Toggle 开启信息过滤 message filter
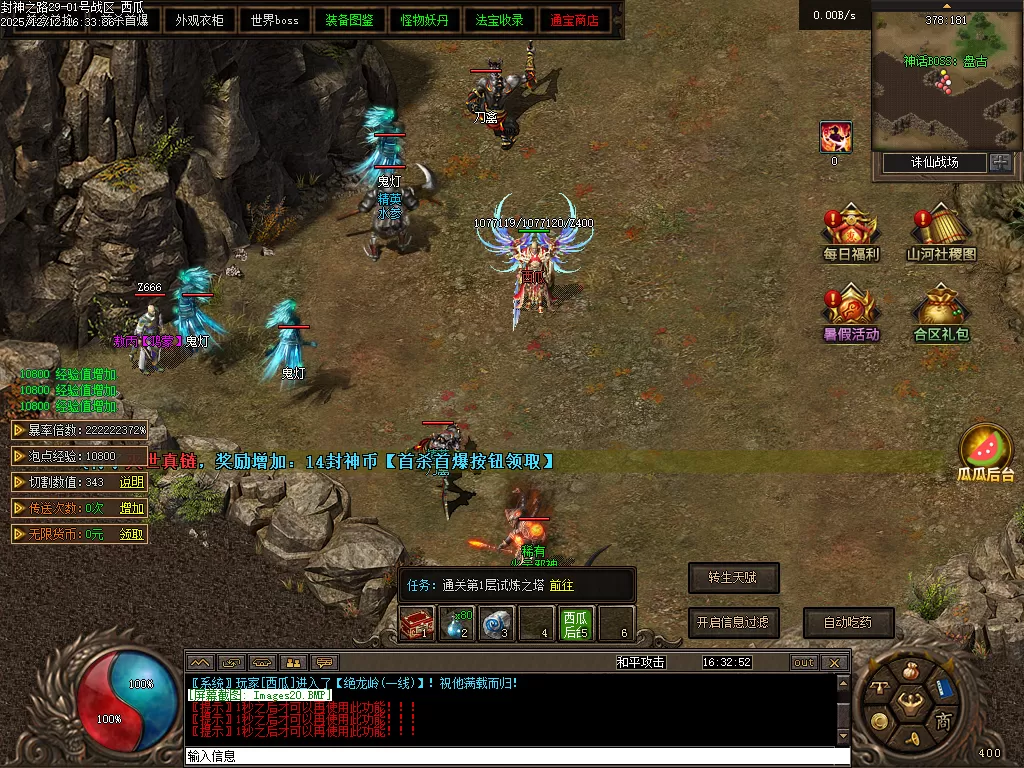 [x=733, y=622]
